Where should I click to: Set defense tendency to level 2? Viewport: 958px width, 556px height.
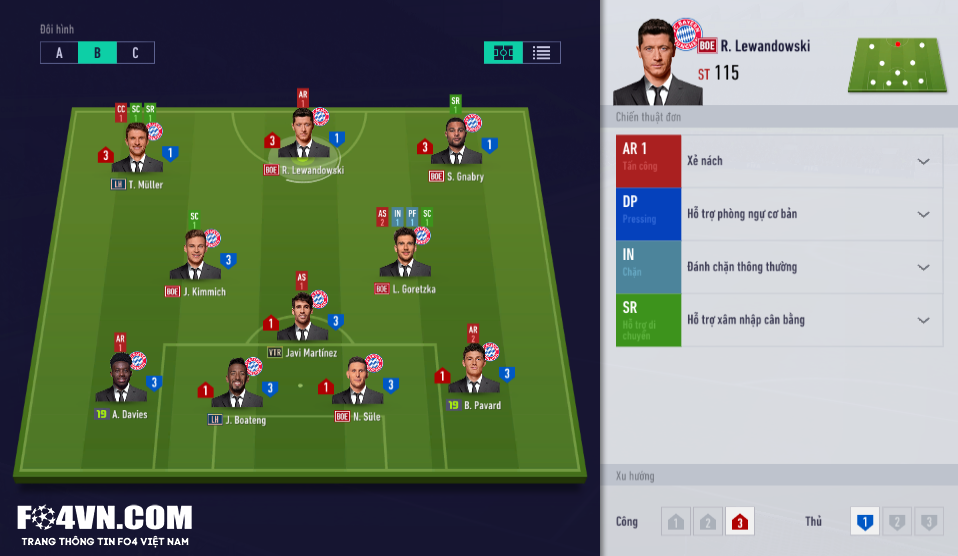[897, 521]
